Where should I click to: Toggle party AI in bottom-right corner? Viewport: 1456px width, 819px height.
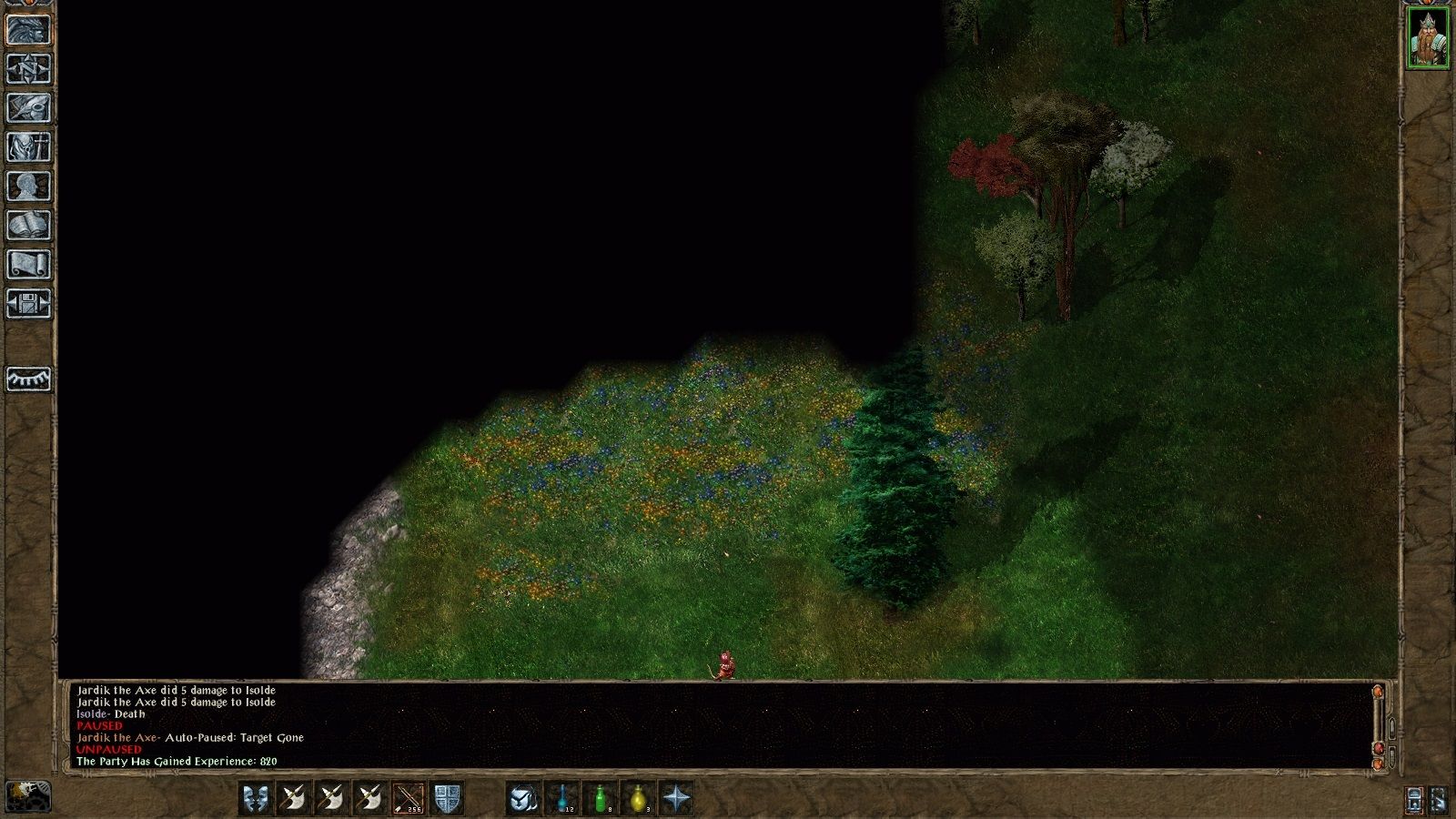[1439, 800]
